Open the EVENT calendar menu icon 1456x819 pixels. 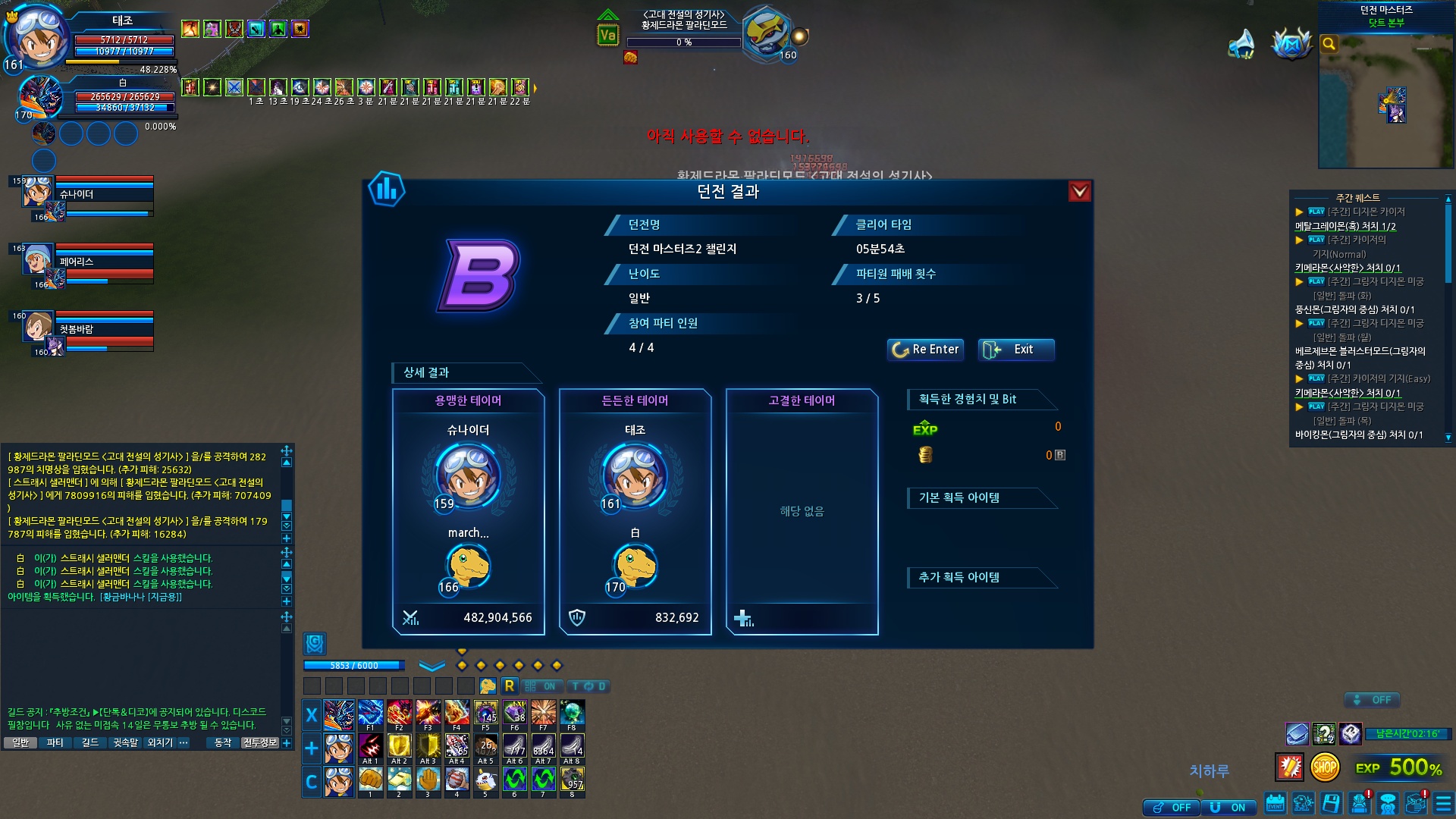pos(1276,803)
